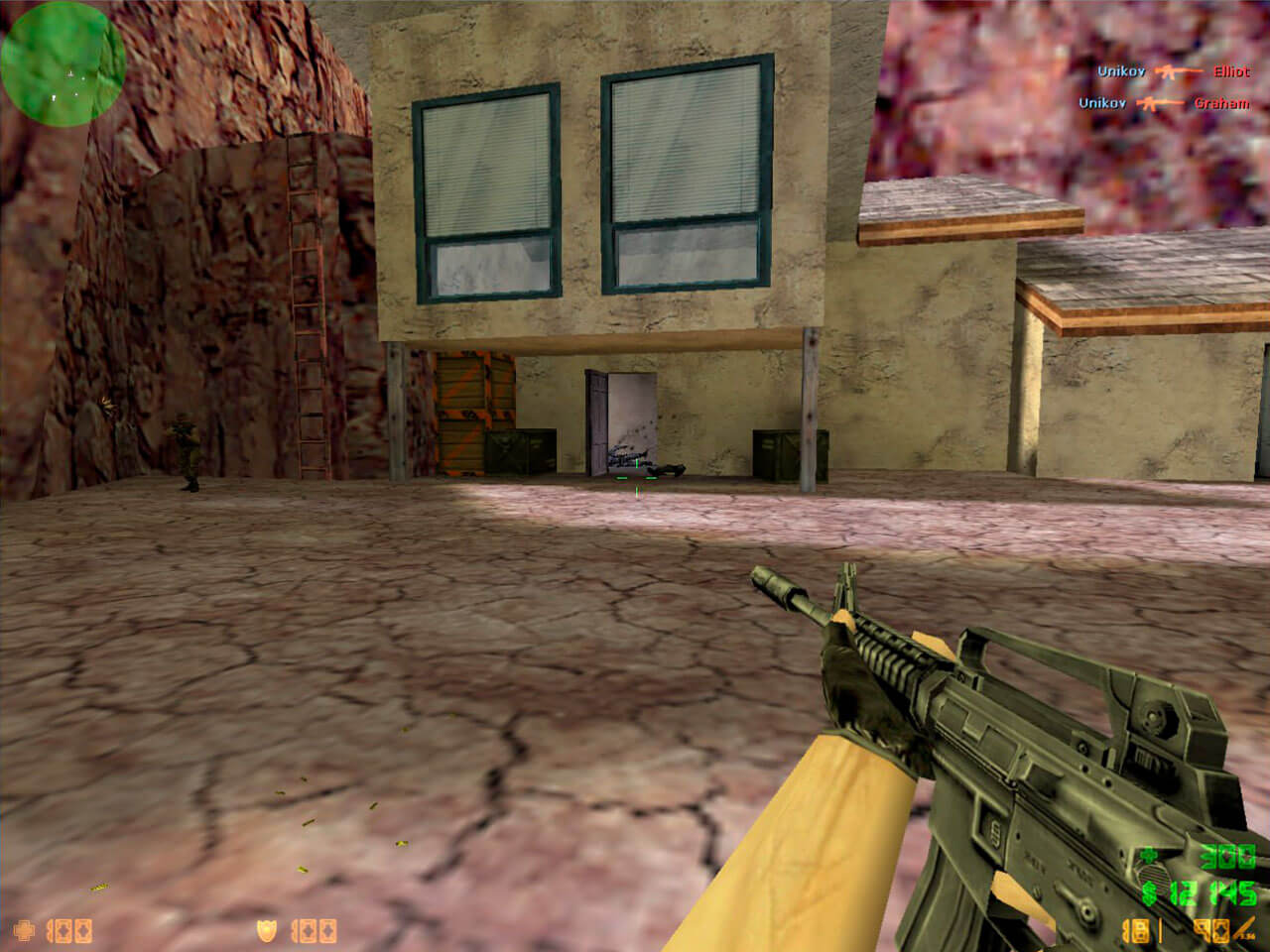Click the green radar minimap circle

pos(62,64)
